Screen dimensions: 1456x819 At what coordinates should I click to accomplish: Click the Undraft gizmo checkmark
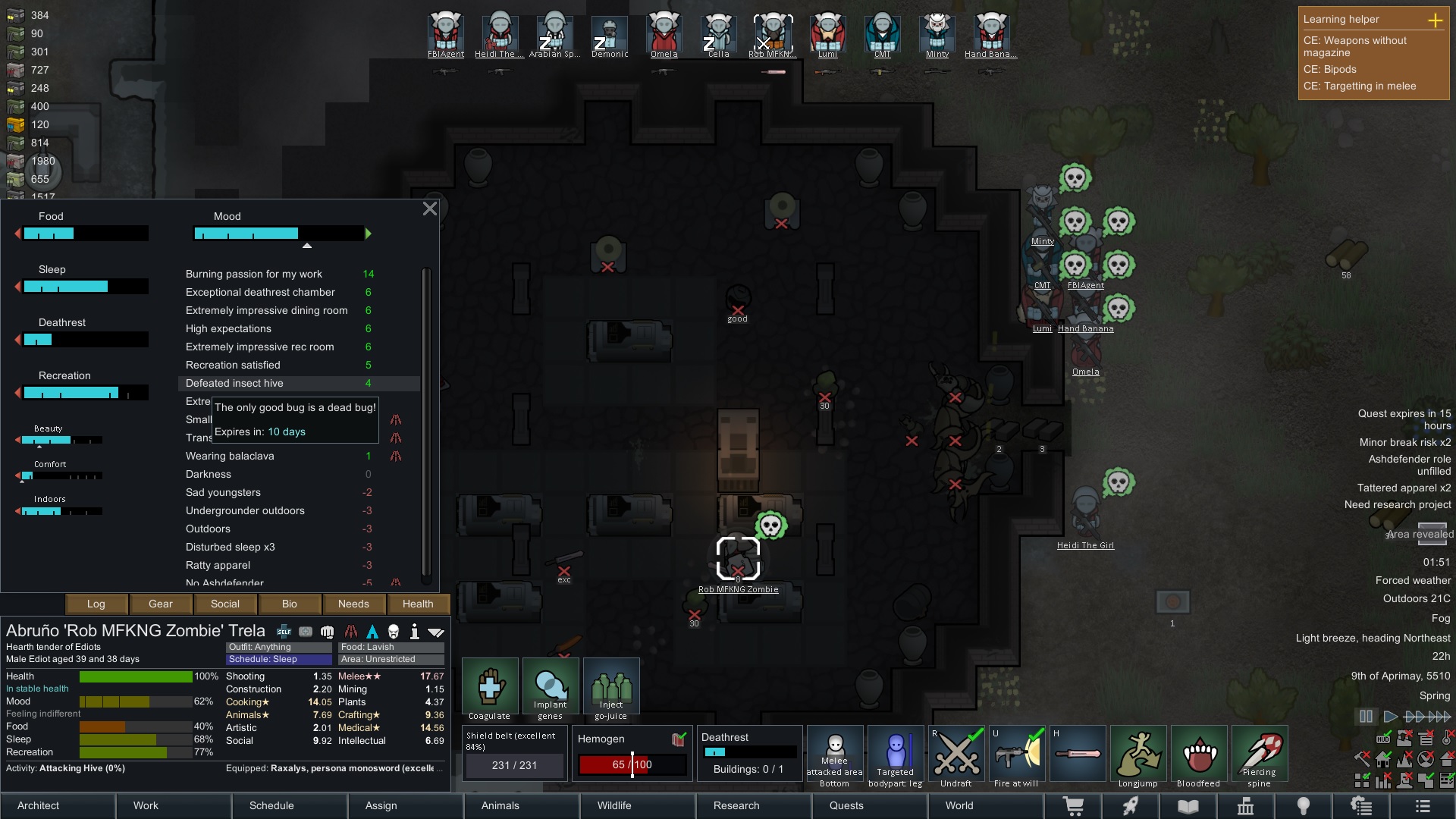(x=956, y=753)
